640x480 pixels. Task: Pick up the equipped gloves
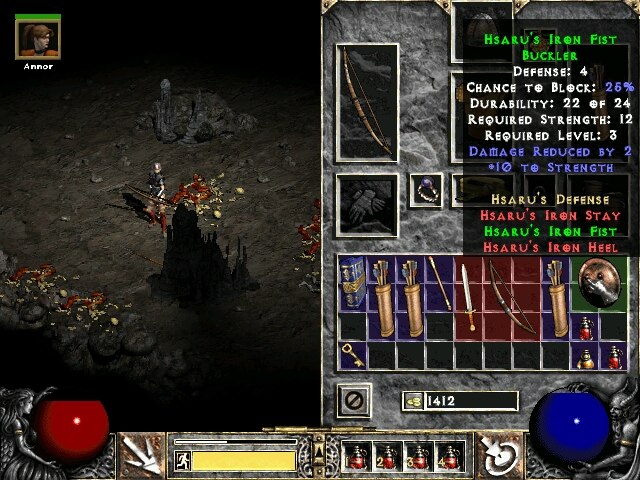pos(367,207)
